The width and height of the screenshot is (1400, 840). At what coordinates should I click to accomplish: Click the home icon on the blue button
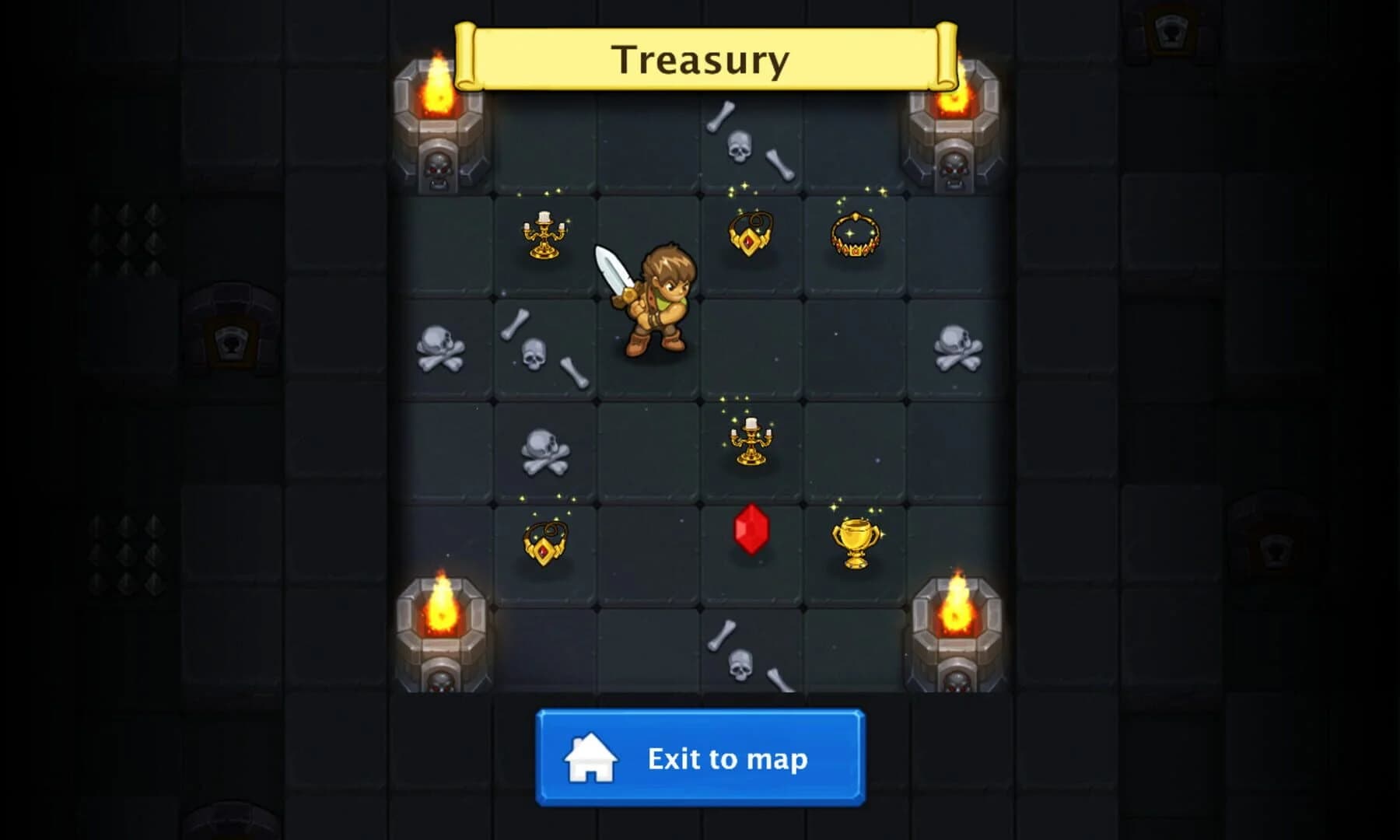[590, 760]
